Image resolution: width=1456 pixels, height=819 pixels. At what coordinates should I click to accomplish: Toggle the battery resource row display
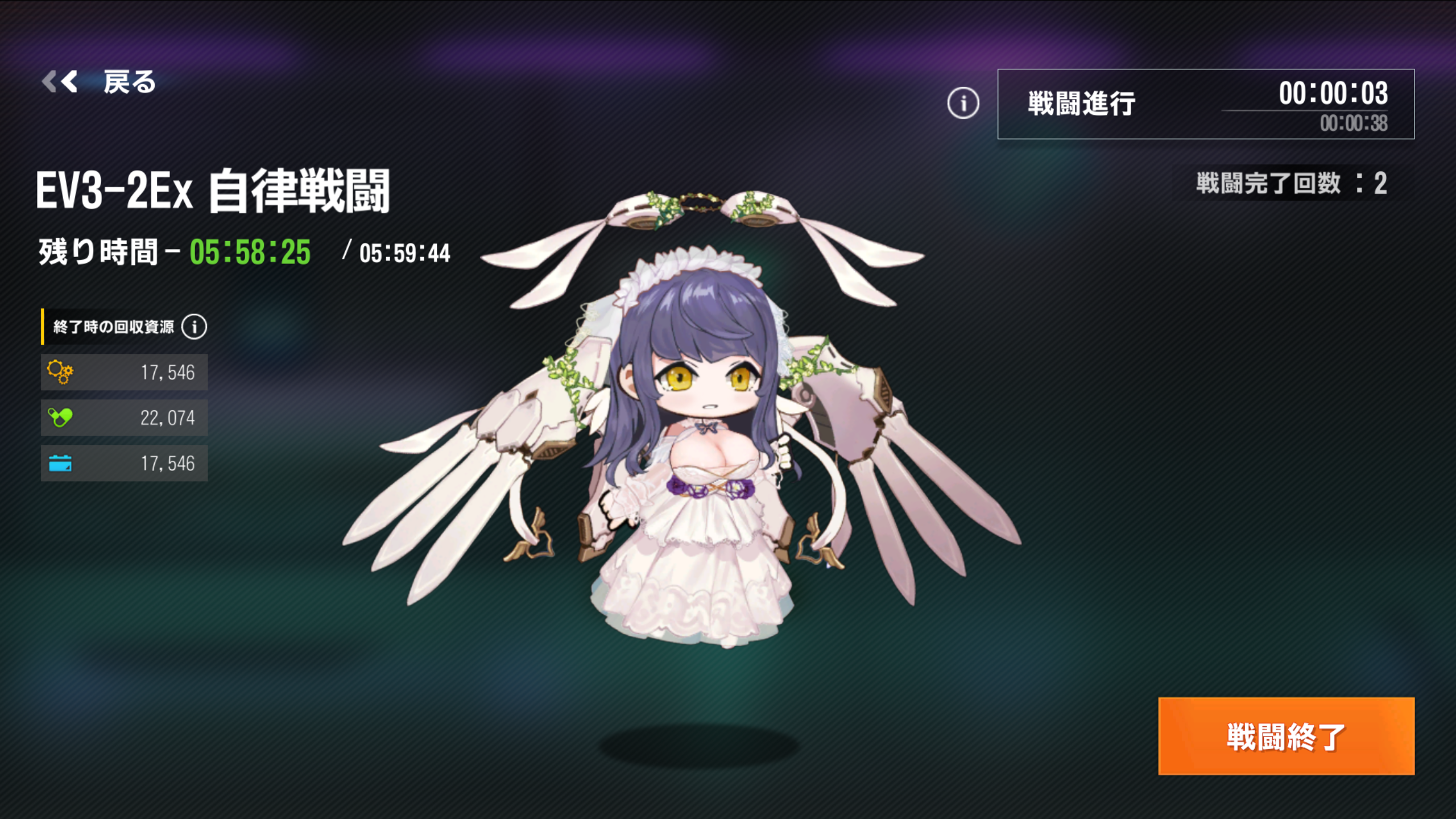click(x=124, y=463)
